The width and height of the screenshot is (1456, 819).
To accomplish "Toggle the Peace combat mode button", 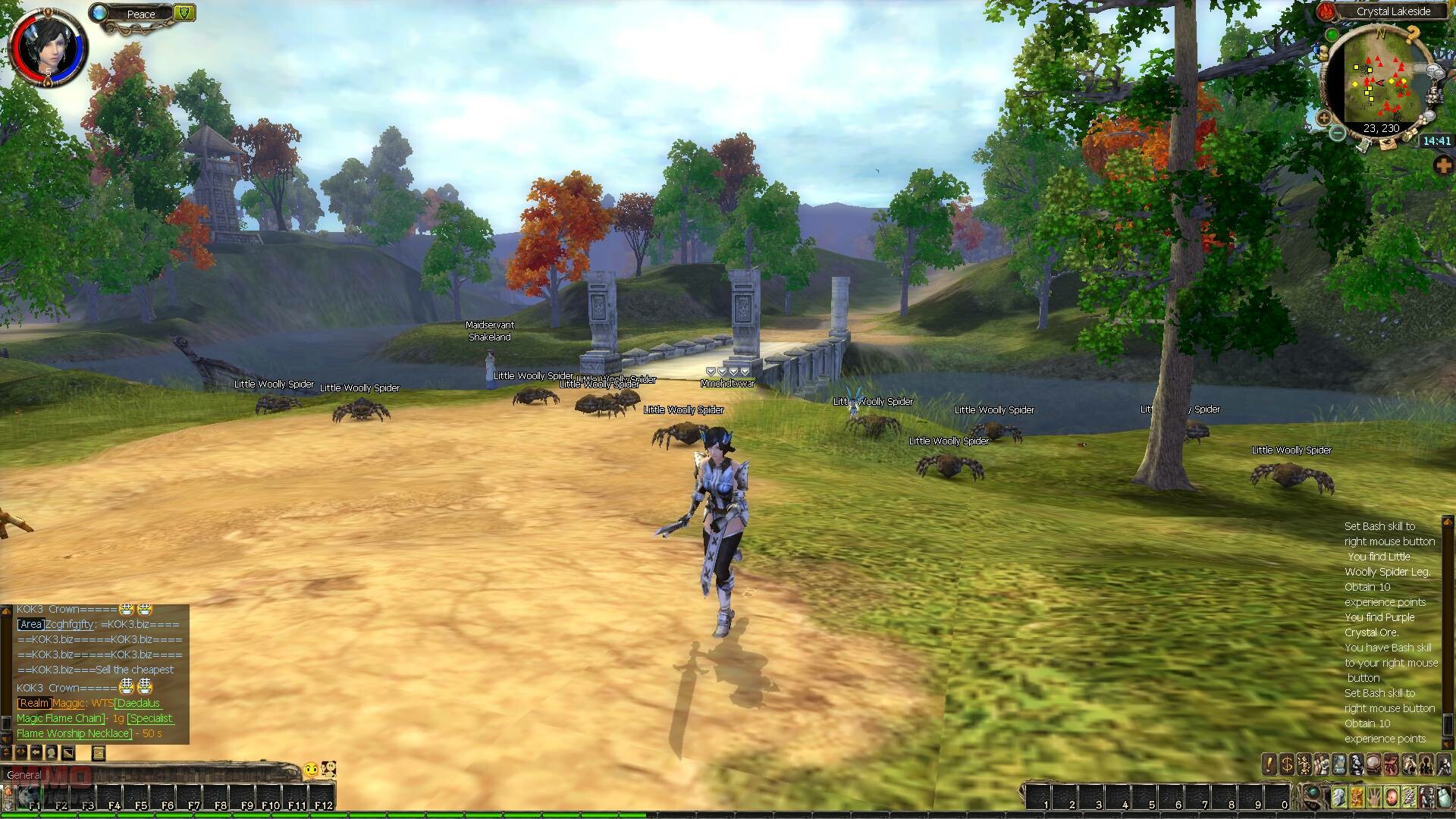I will pyautogui.click(x=141, y=14).
